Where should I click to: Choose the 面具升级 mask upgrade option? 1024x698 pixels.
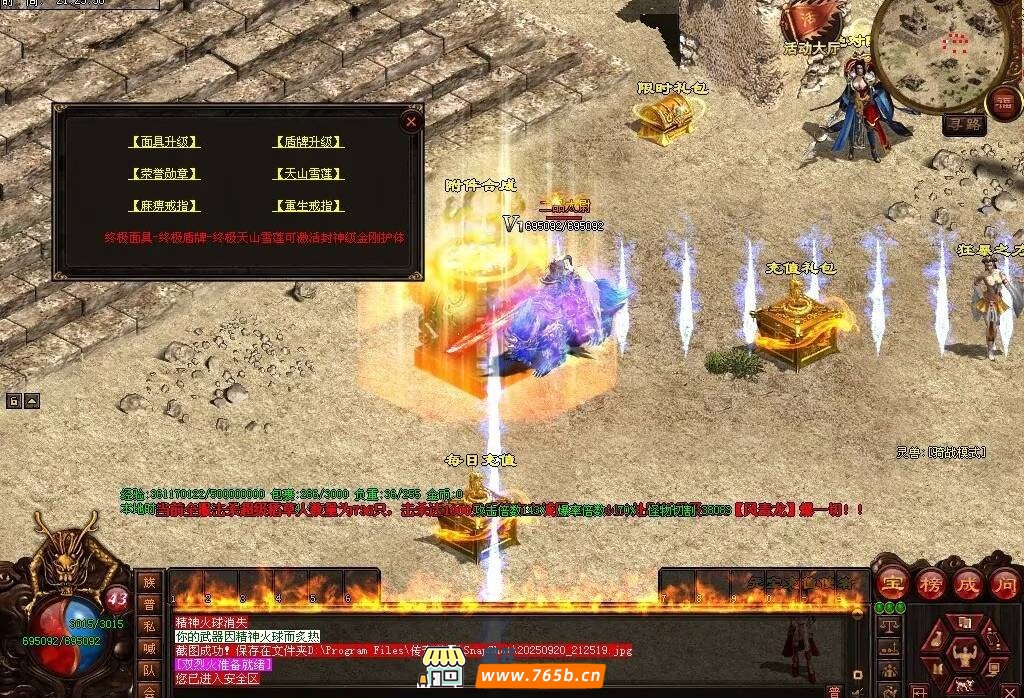pos(165,142)
